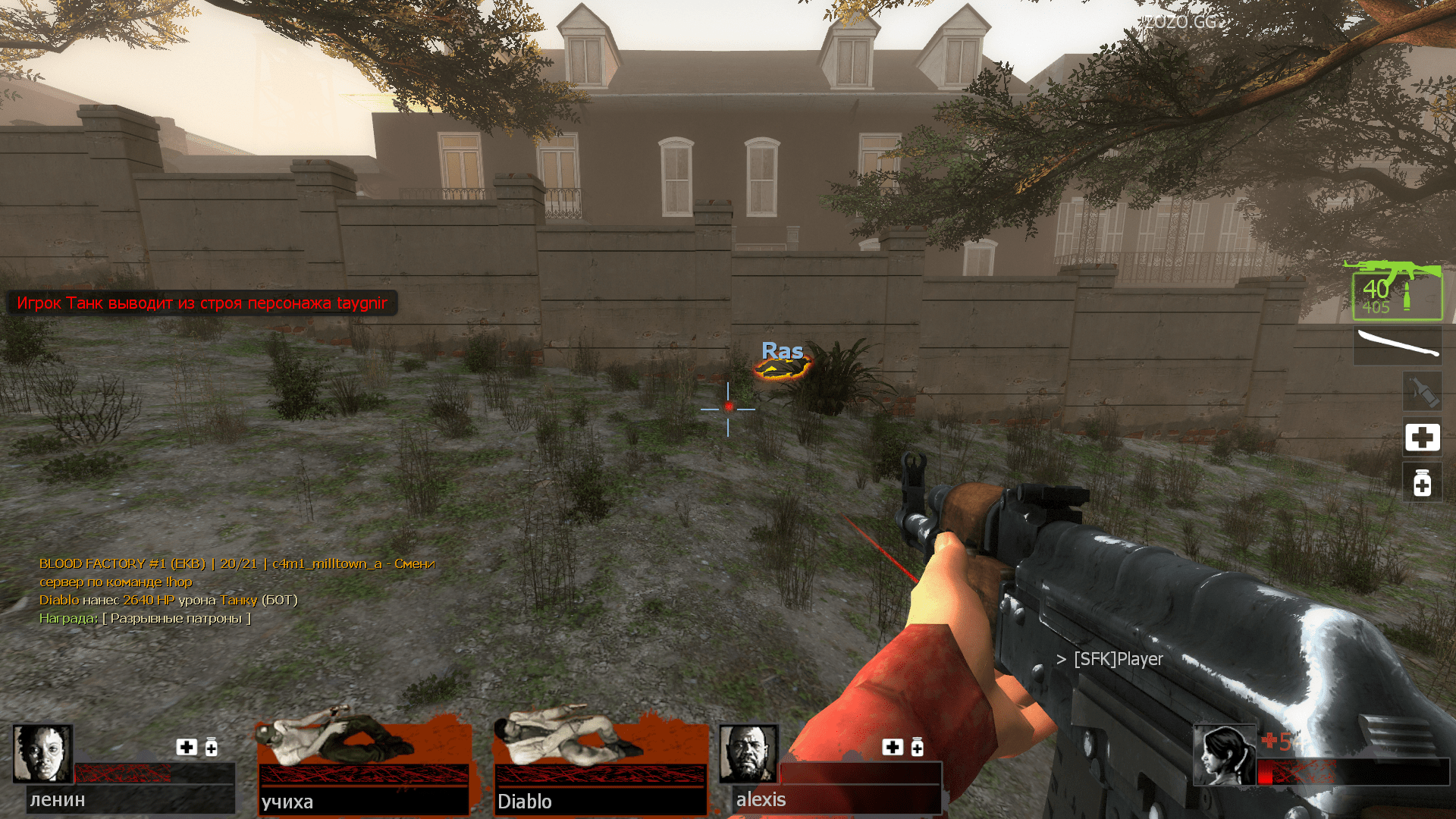The image size is (1456, 819).
Task: Switch to the machete melee slot
Action: [1398, 345]
